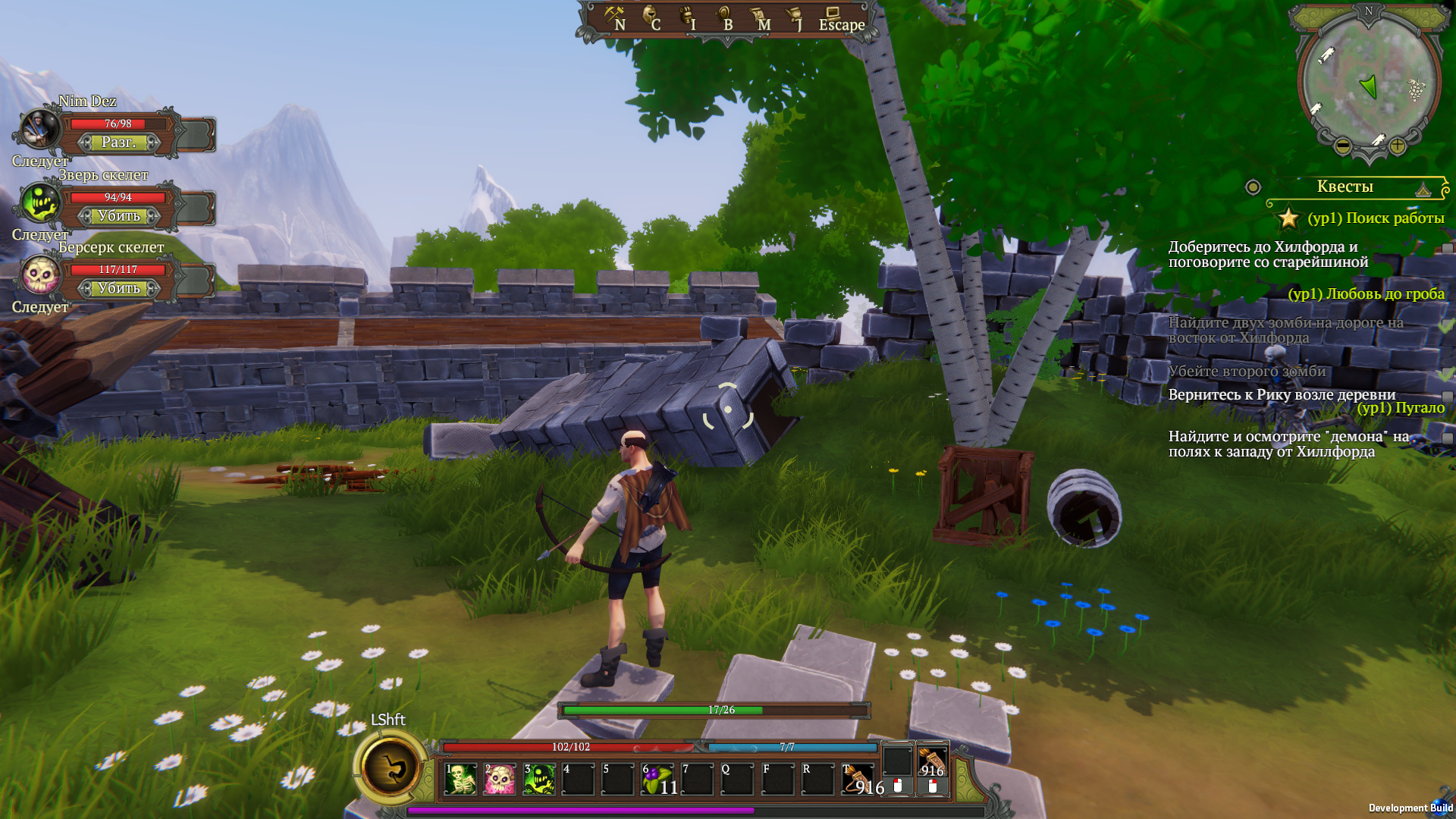The image size is (1456, 819).
Task: Activate the green skeleton summon in slot 1
Action: 460,779
